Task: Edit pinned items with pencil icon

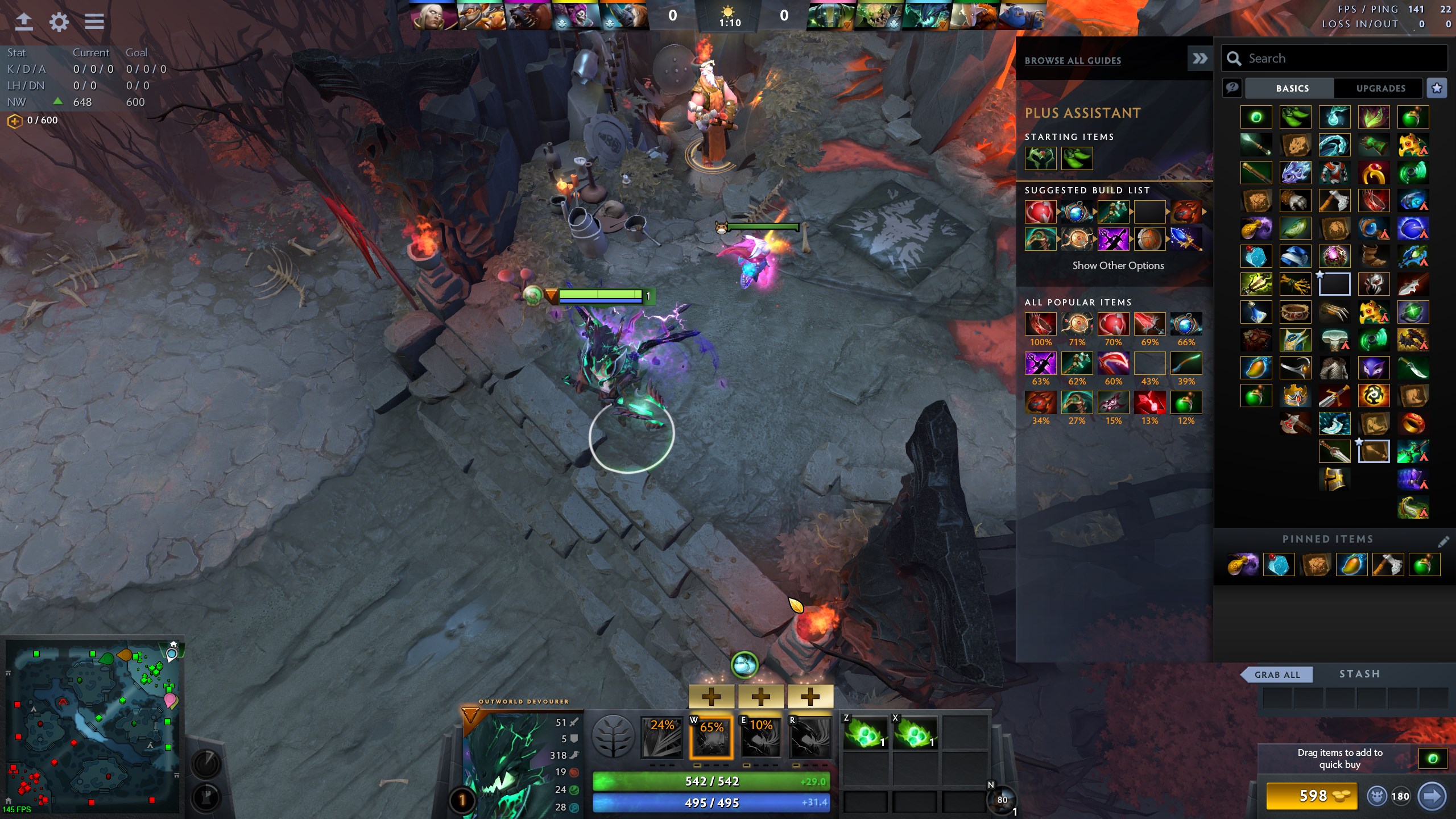Action: coord(1443,540)
